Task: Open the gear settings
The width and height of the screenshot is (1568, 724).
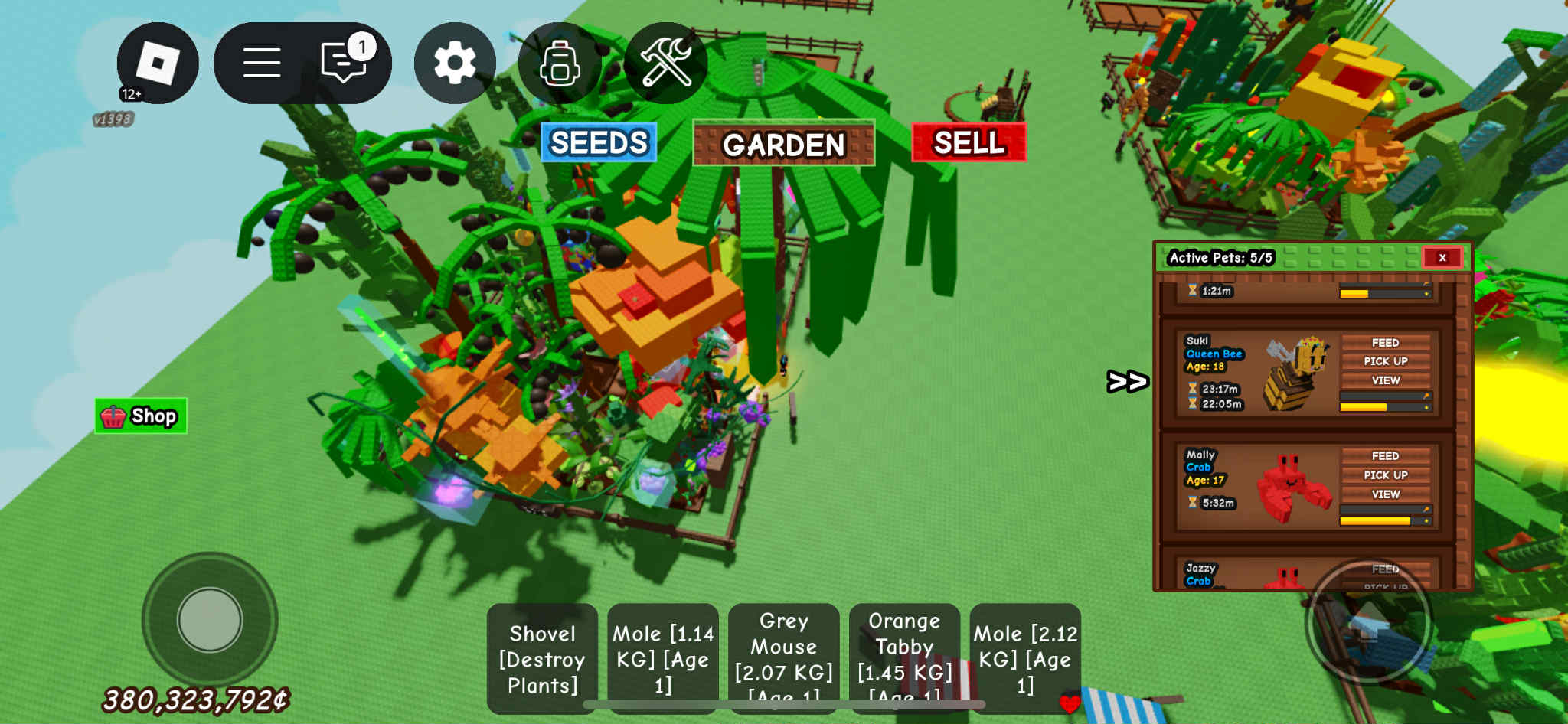Action: (455, 63)
